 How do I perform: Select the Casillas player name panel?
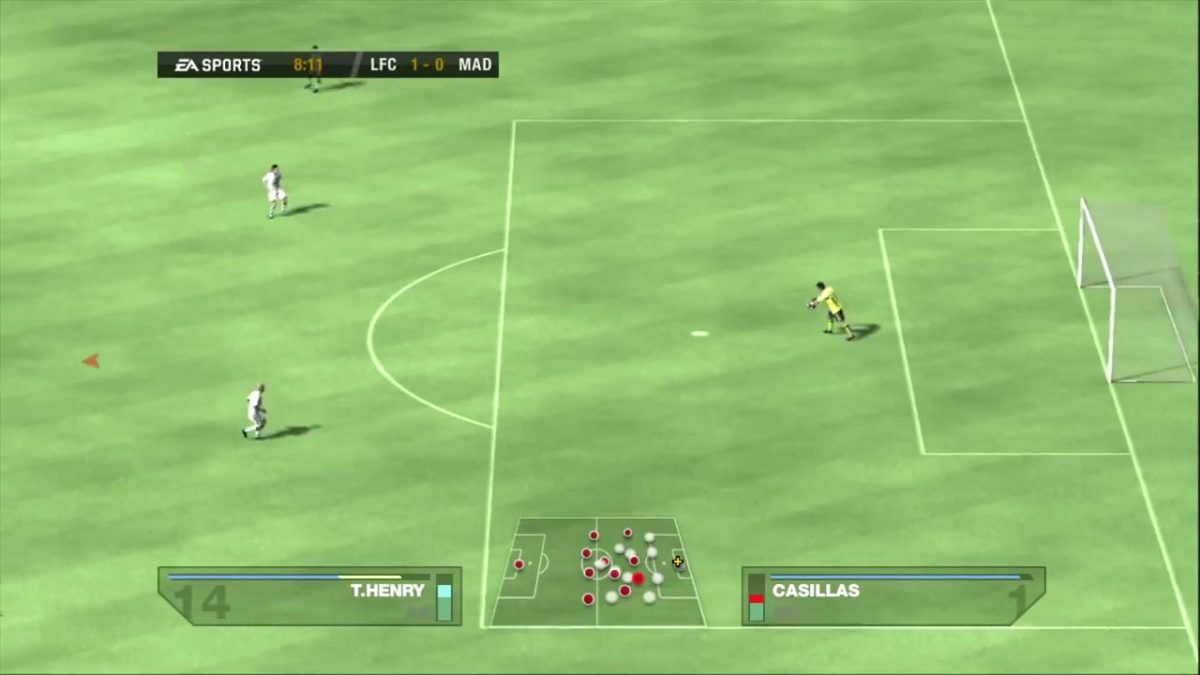click(x=893, y=596)
